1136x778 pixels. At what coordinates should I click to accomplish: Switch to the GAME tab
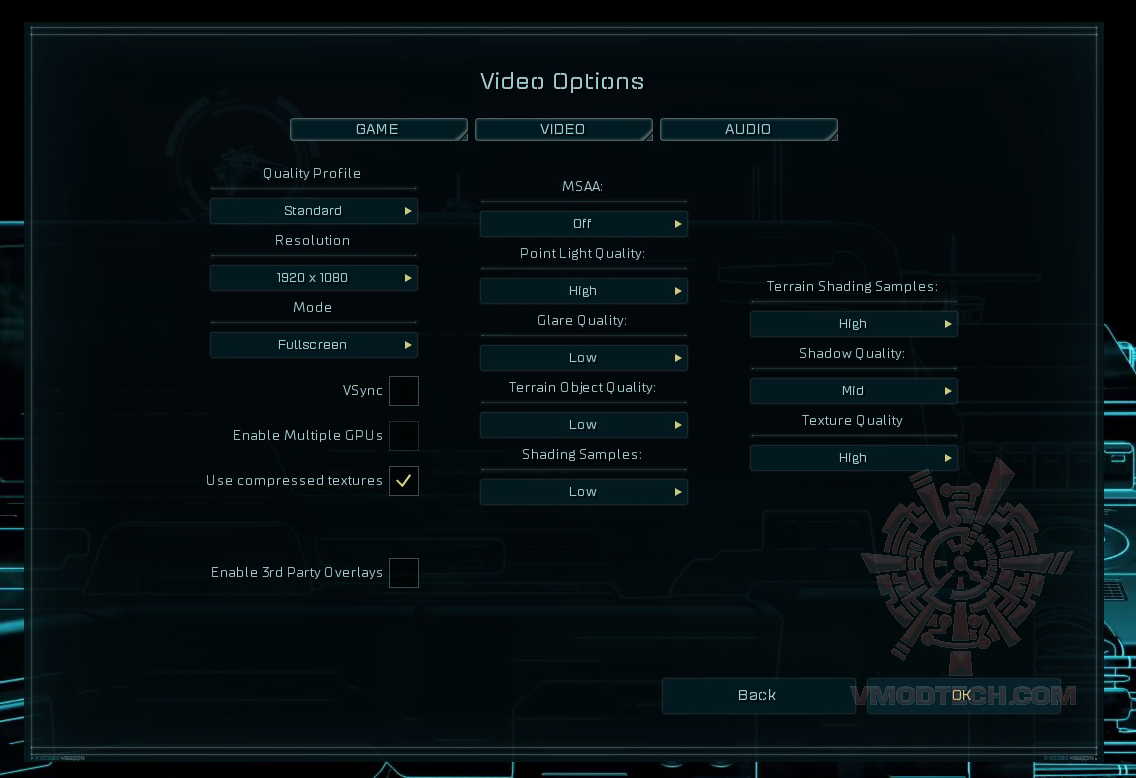pyautogui.click(x=378, y=130)
